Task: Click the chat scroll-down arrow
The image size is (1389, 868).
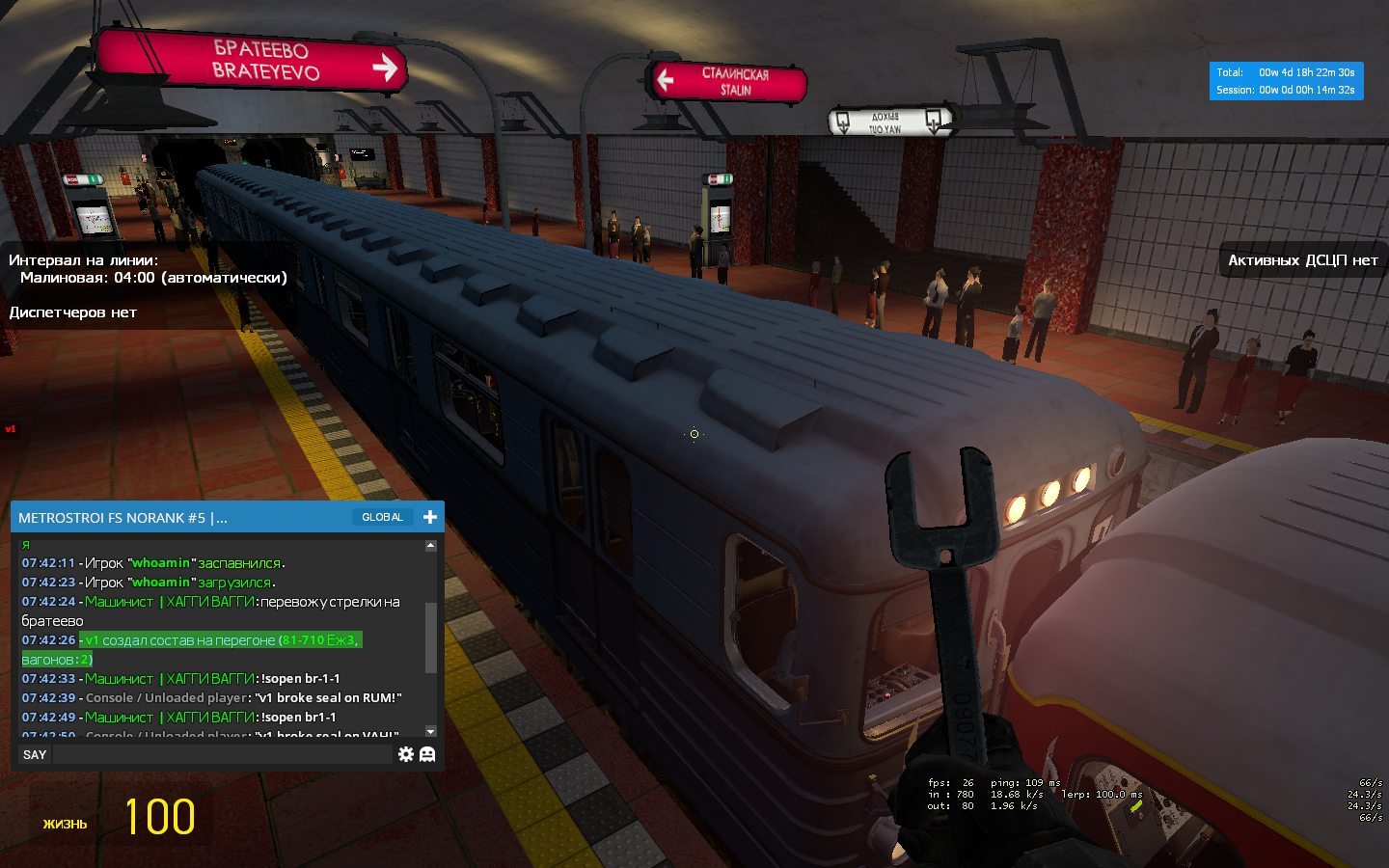Action: pos(431,731)
